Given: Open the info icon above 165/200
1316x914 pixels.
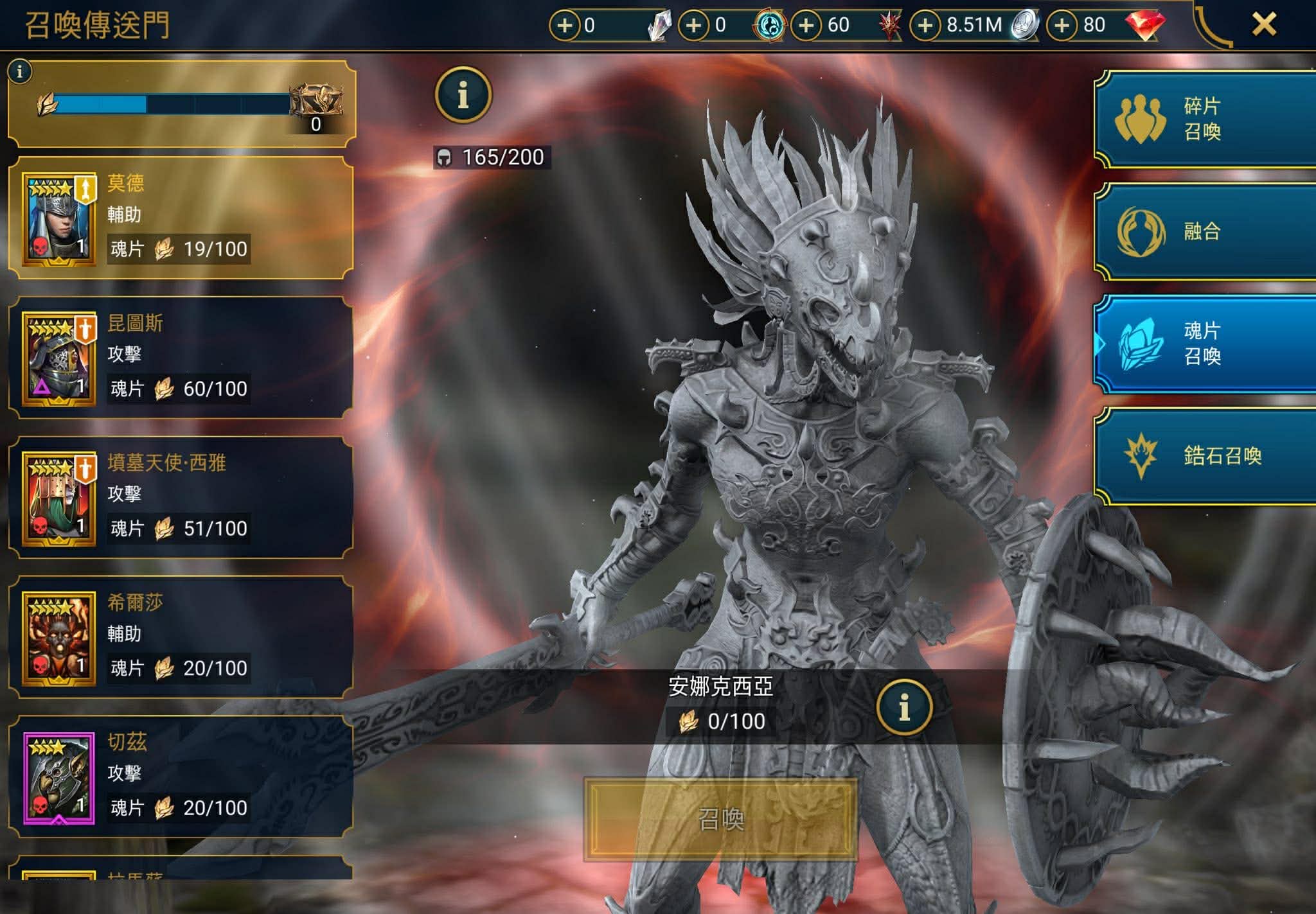Looking at the screenshot, I should 463,95.
